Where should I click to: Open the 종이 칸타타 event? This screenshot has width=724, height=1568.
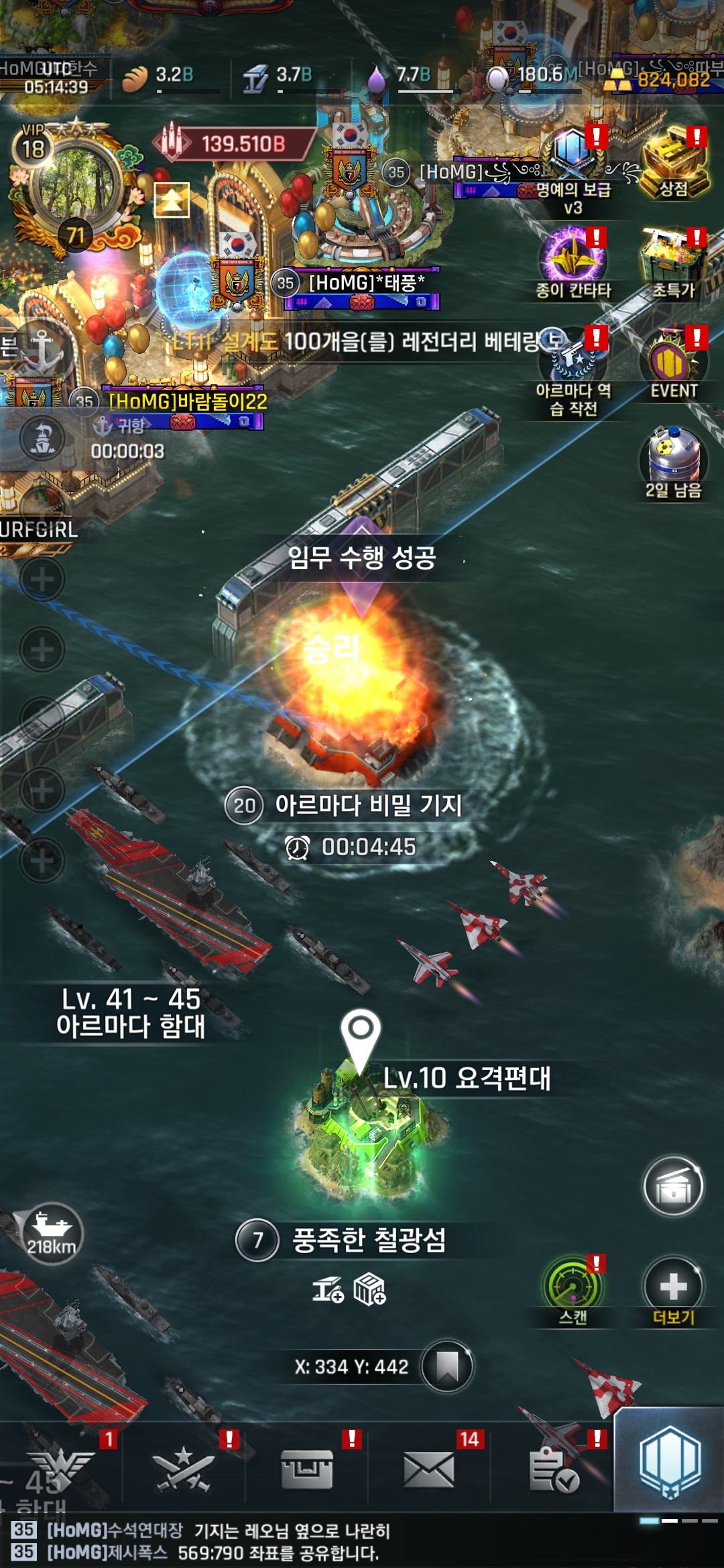coord(573,258)
